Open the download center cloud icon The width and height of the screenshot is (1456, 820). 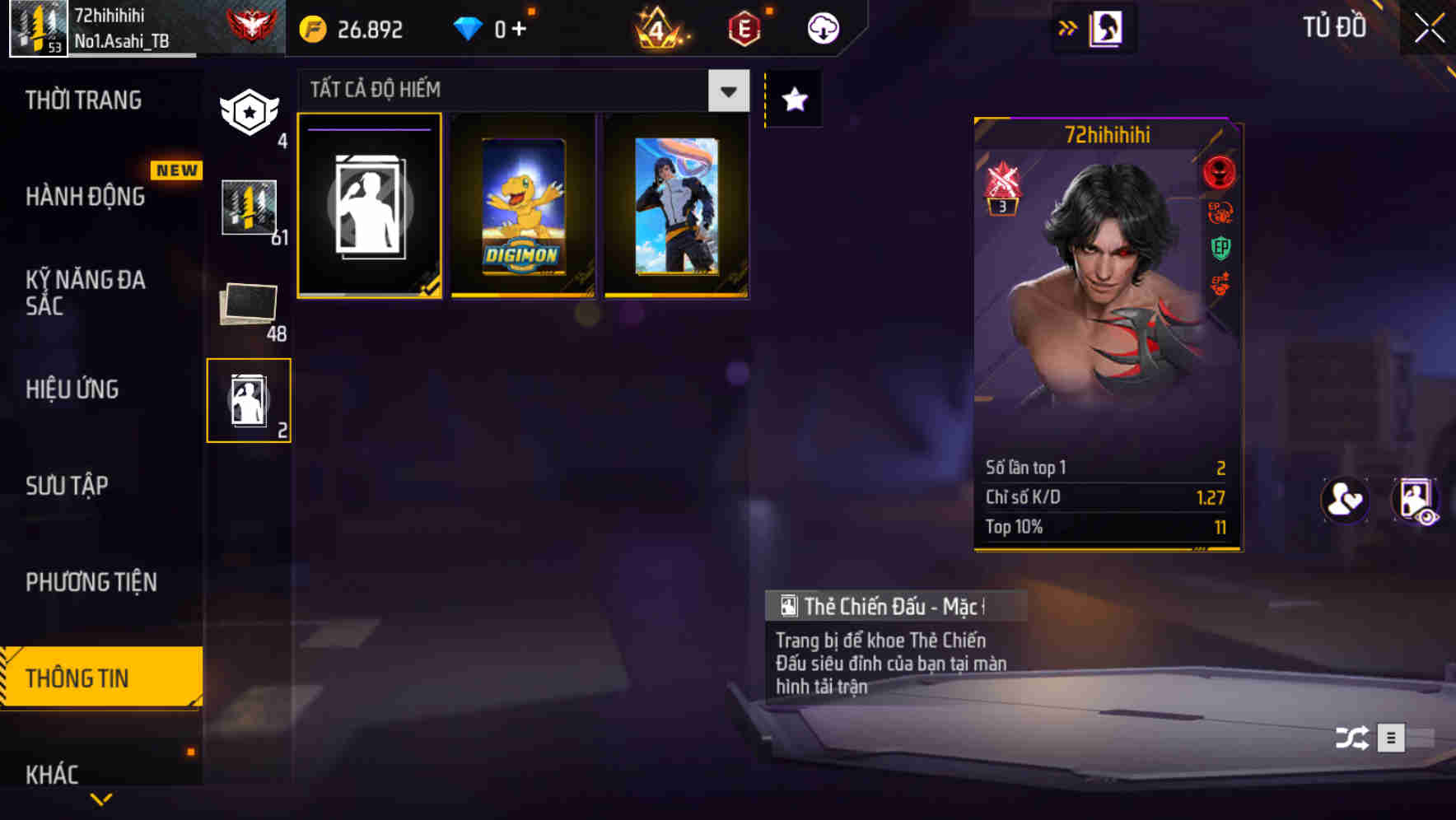821,27
